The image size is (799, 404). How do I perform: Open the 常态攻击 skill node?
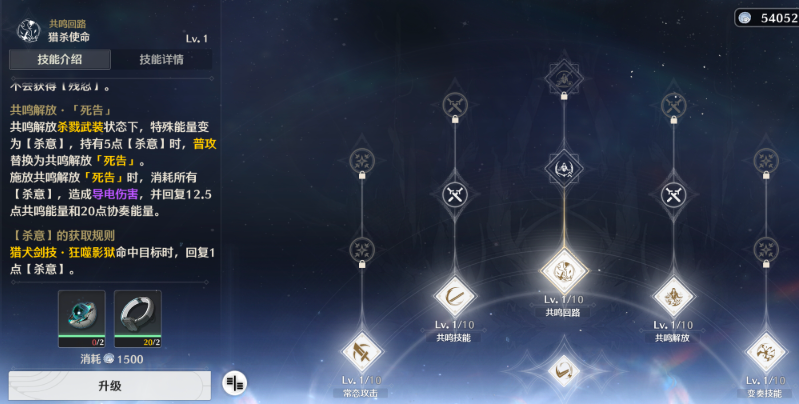click(x=362, y=351)
